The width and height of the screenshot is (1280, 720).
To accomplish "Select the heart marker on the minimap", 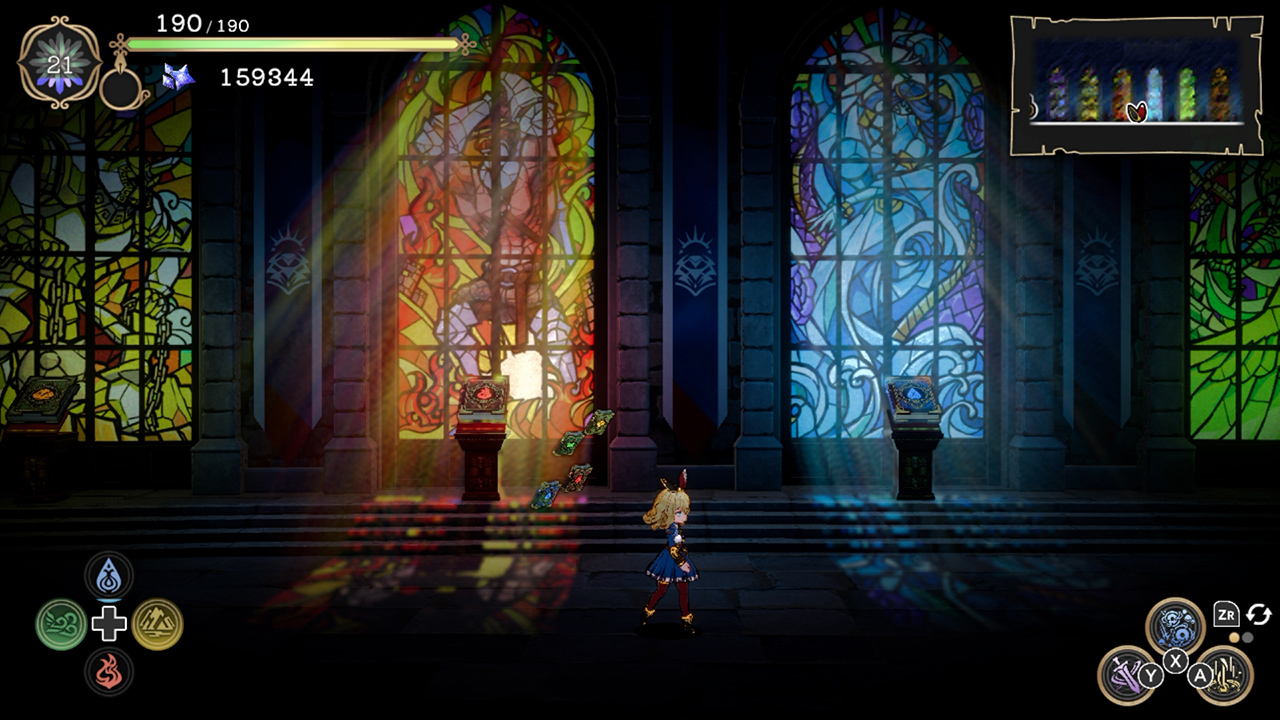I will coord(1137,110).
